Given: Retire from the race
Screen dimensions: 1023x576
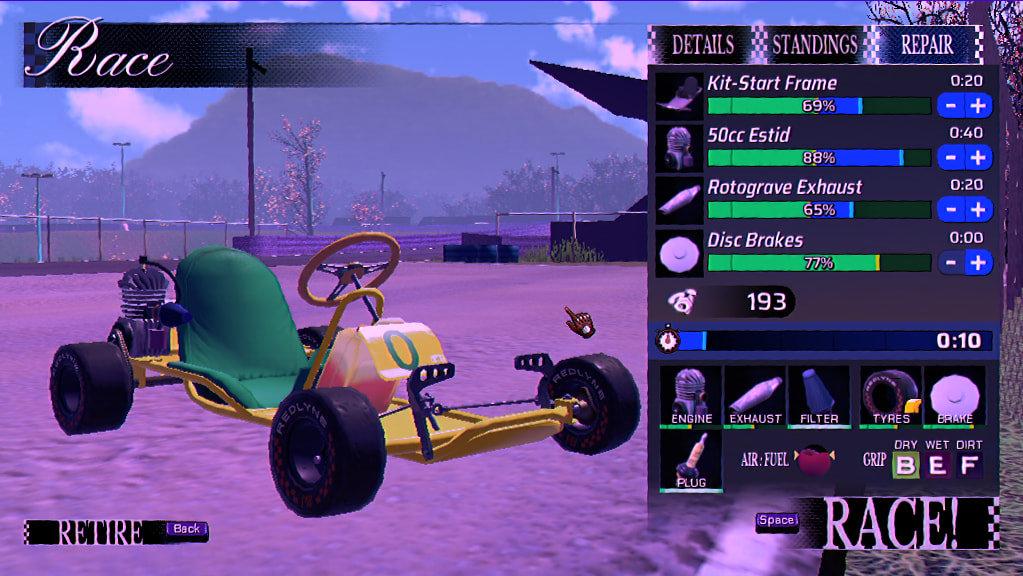Looking at the screenshot, I should pyautogui.click(x=100, y=532).
